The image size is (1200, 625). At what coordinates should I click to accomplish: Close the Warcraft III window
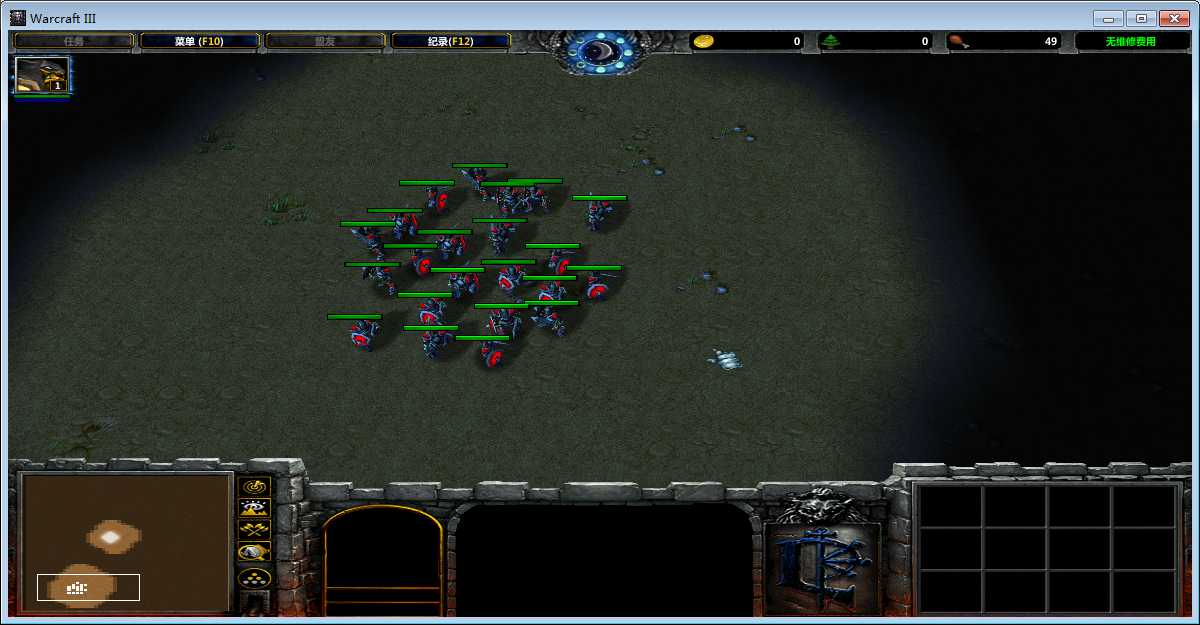(x=1174, y=18)
